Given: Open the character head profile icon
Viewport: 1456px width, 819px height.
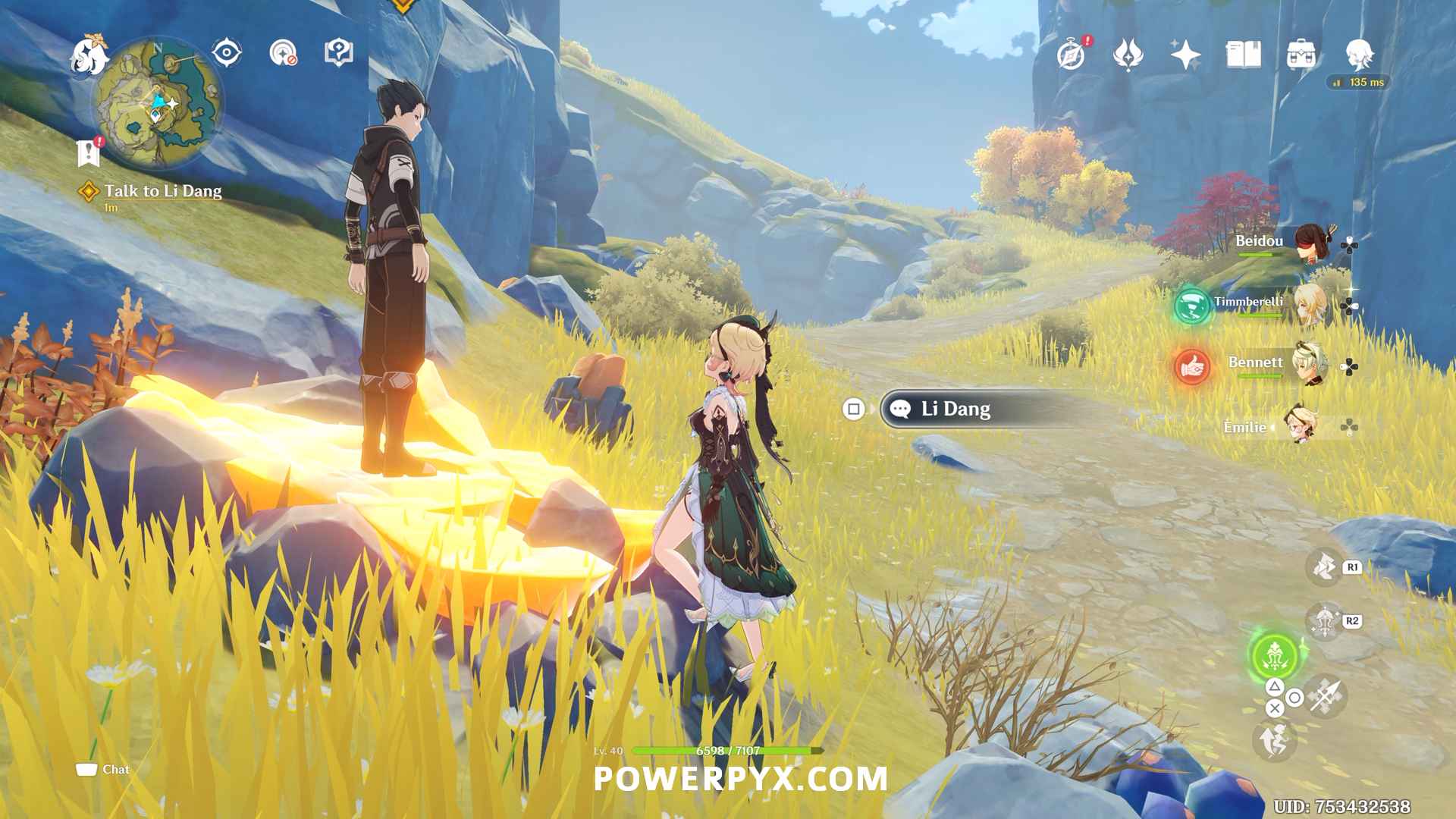Looking at the screenshot, I should coord(1359,55).
